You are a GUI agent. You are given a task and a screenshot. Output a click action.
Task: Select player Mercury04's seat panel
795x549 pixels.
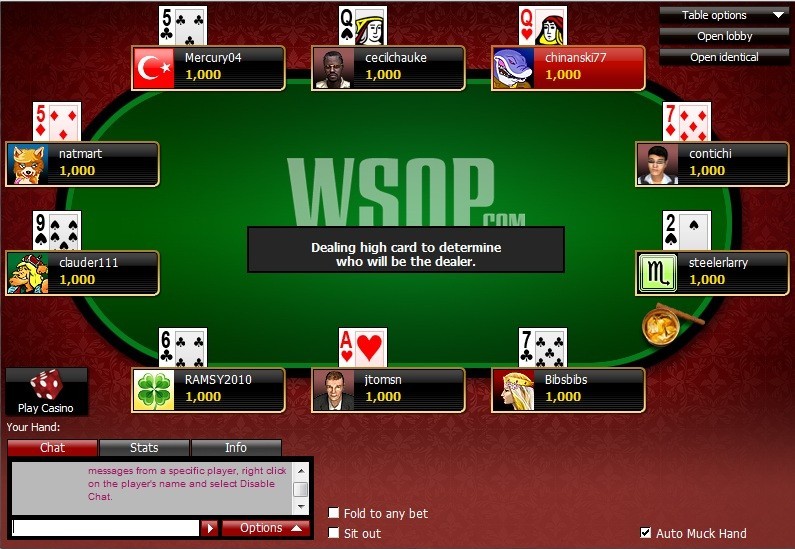208,67
